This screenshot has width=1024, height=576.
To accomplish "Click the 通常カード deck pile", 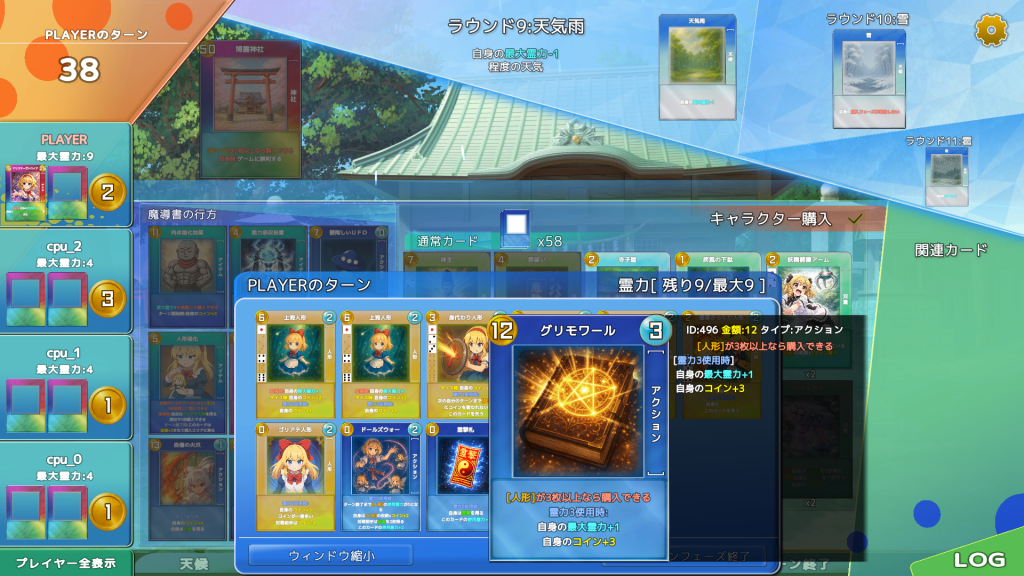I will pos(515,229).
